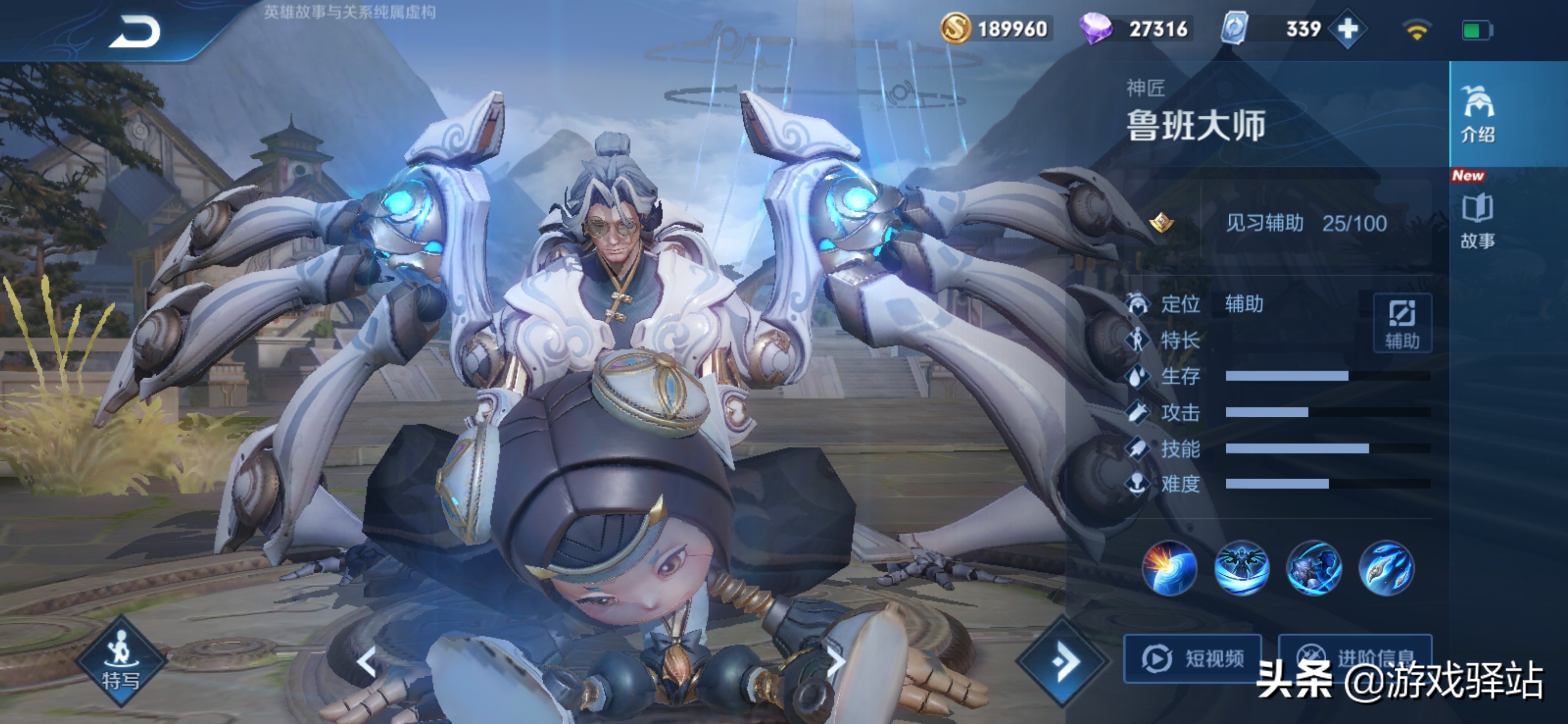Open the 见习辅助 proficiency row
The width and height of the screenshot is (1568, 724).
1305,223
